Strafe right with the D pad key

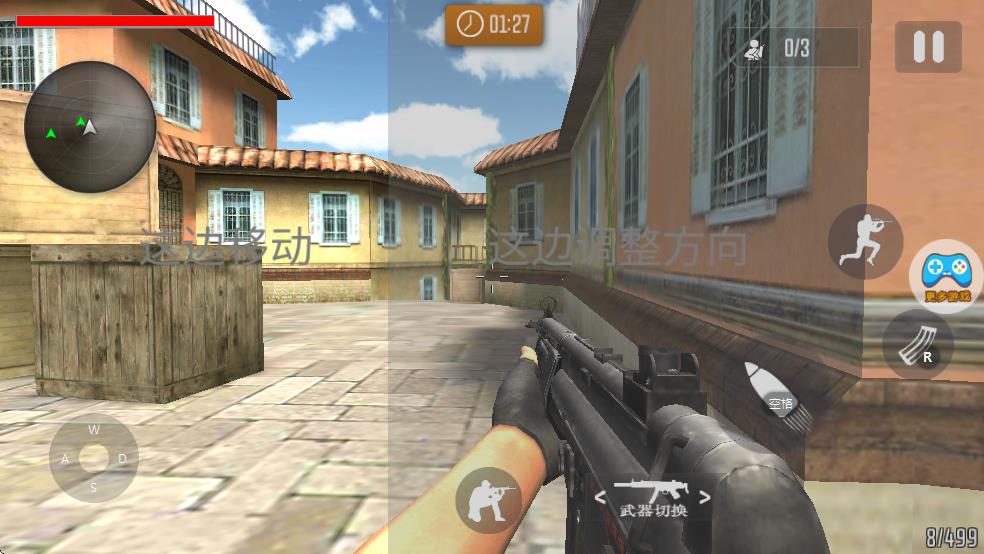(122, 459)
